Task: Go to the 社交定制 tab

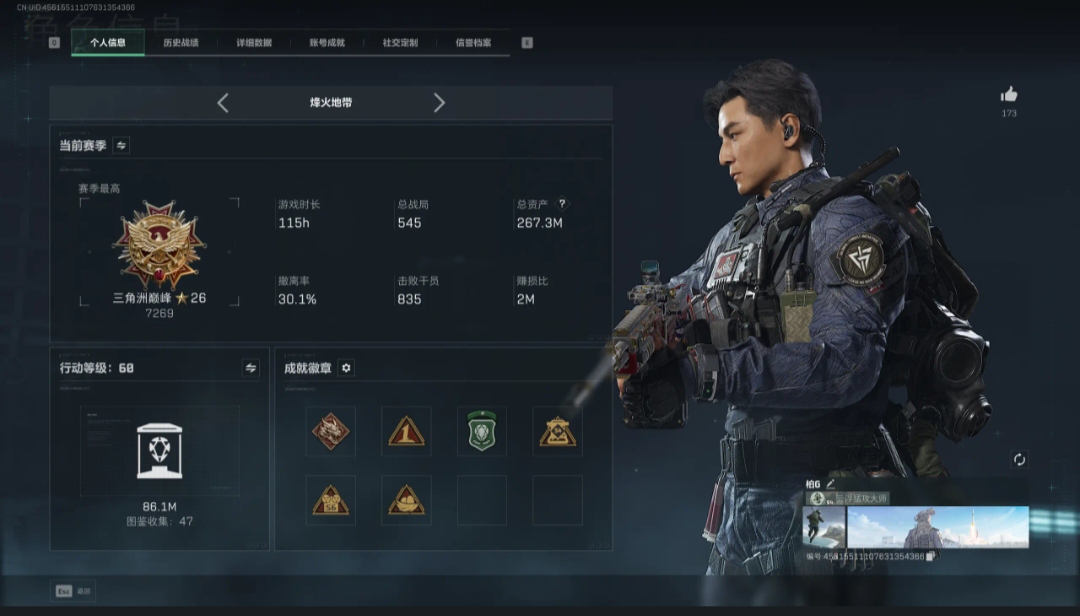Action: 400,43
